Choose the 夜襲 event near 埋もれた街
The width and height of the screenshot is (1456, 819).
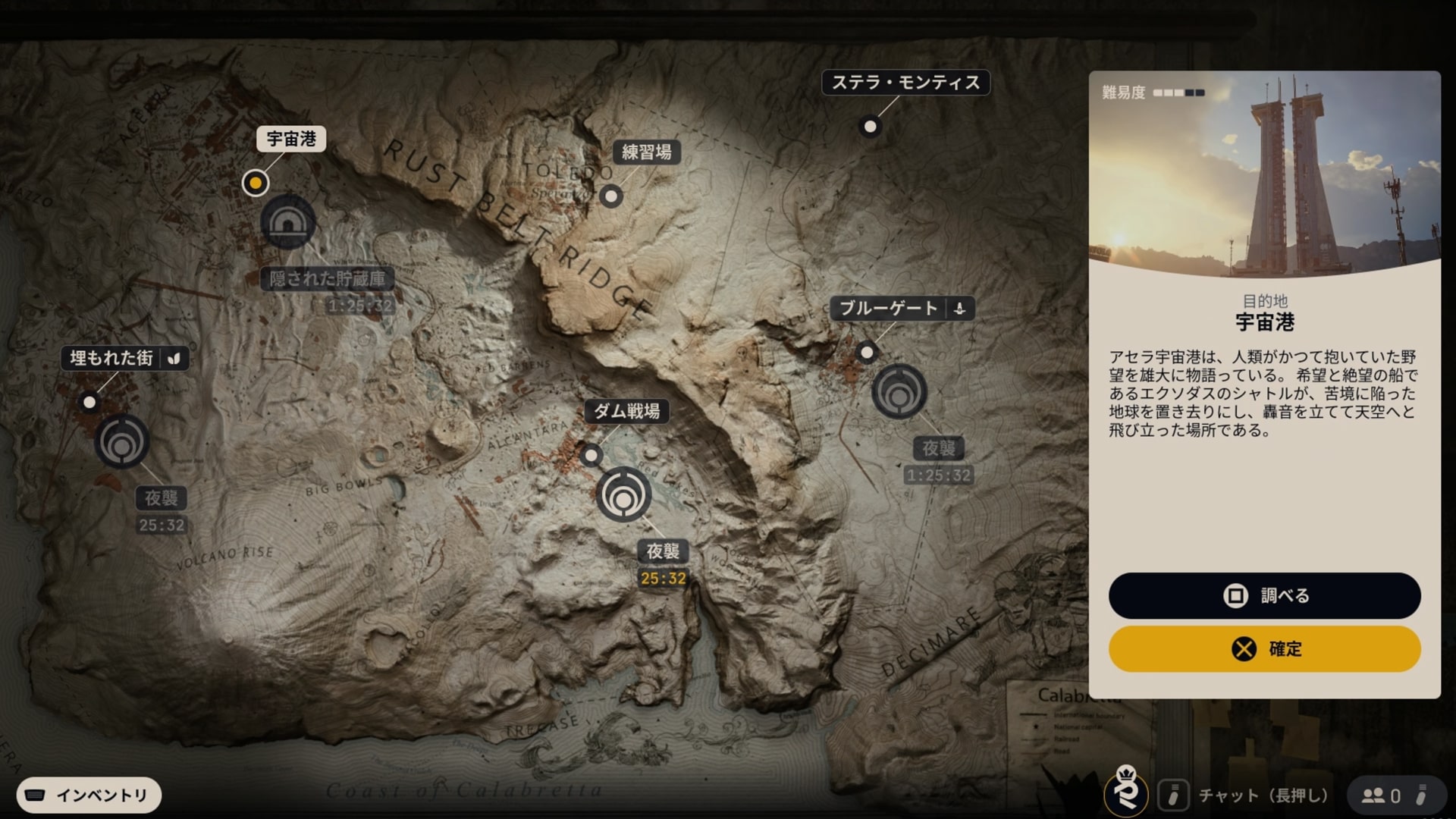pos(162,498)
